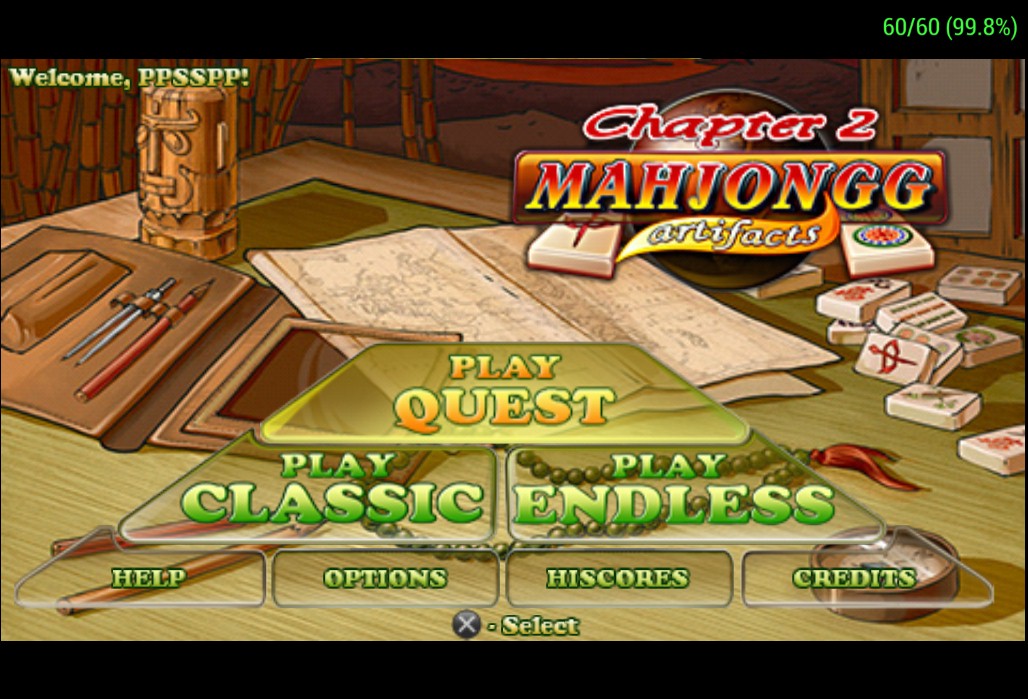Image resolution: width=1028 pixels, height=699 pixels.
Task: Start Play Quest mode
Action: [503, 393]
